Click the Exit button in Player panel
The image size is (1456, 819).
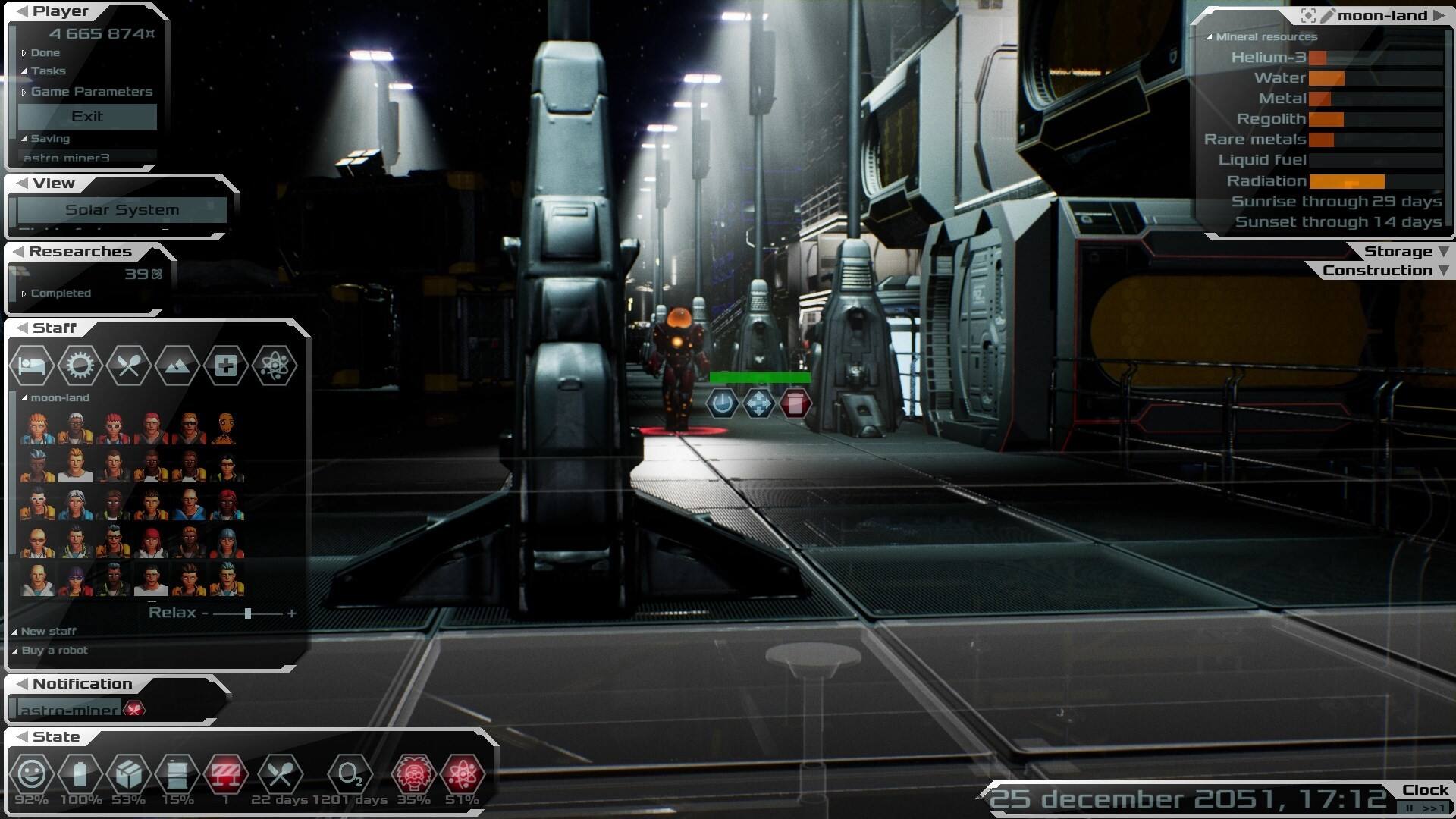[87, 117]
